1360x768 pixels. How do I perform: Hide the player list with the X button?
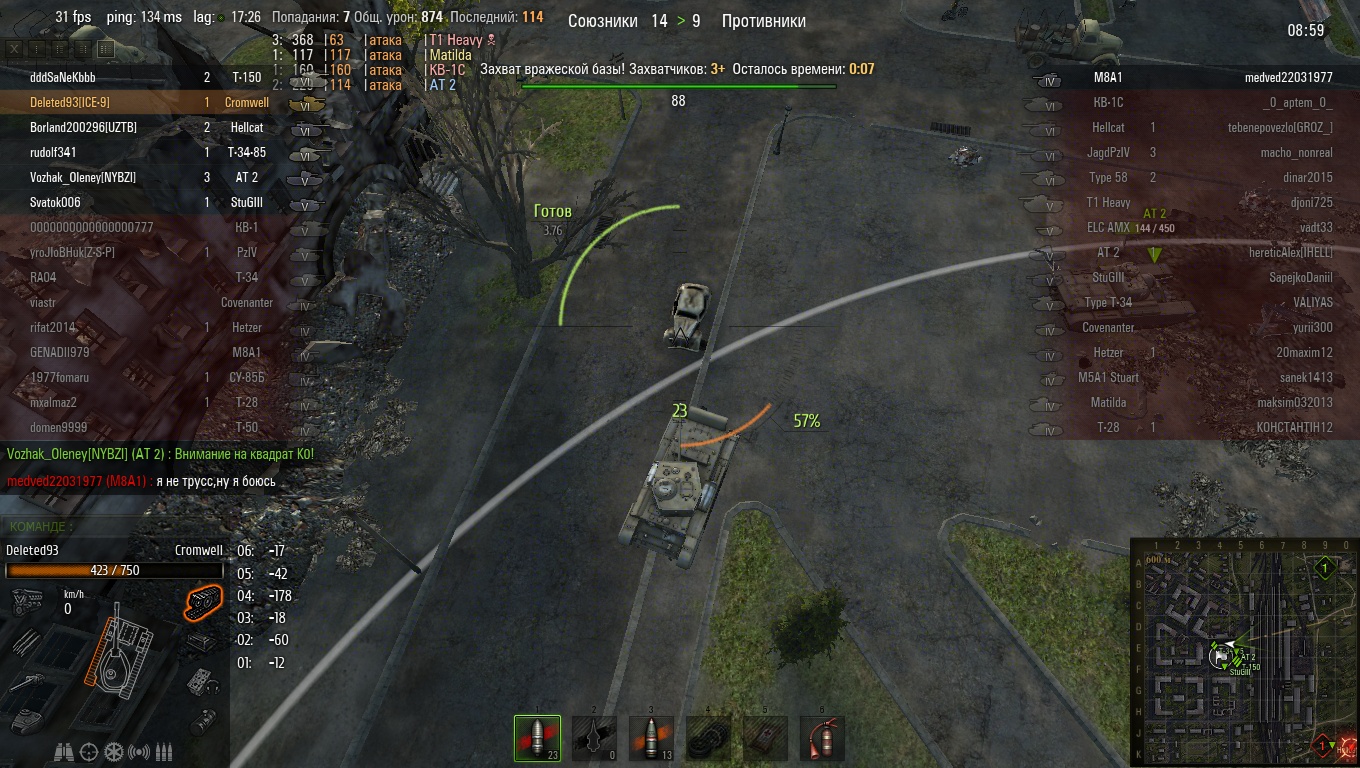[15, 48]
